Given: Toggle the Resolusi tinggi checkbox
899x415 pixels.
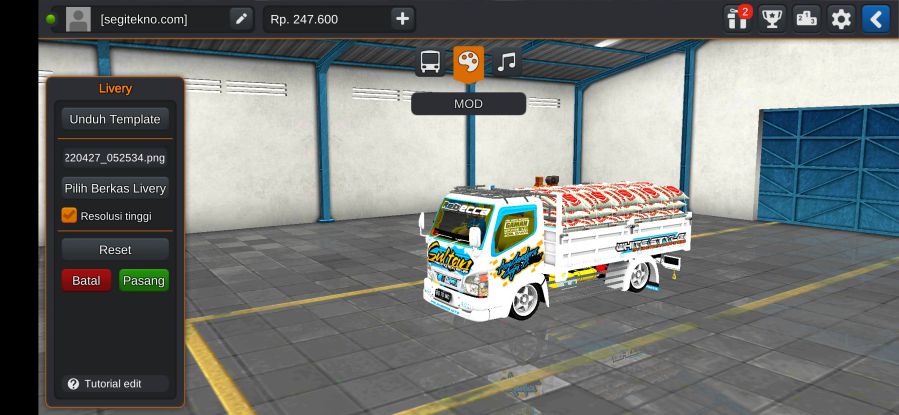Looking at the screenshot, I should 69,215.
